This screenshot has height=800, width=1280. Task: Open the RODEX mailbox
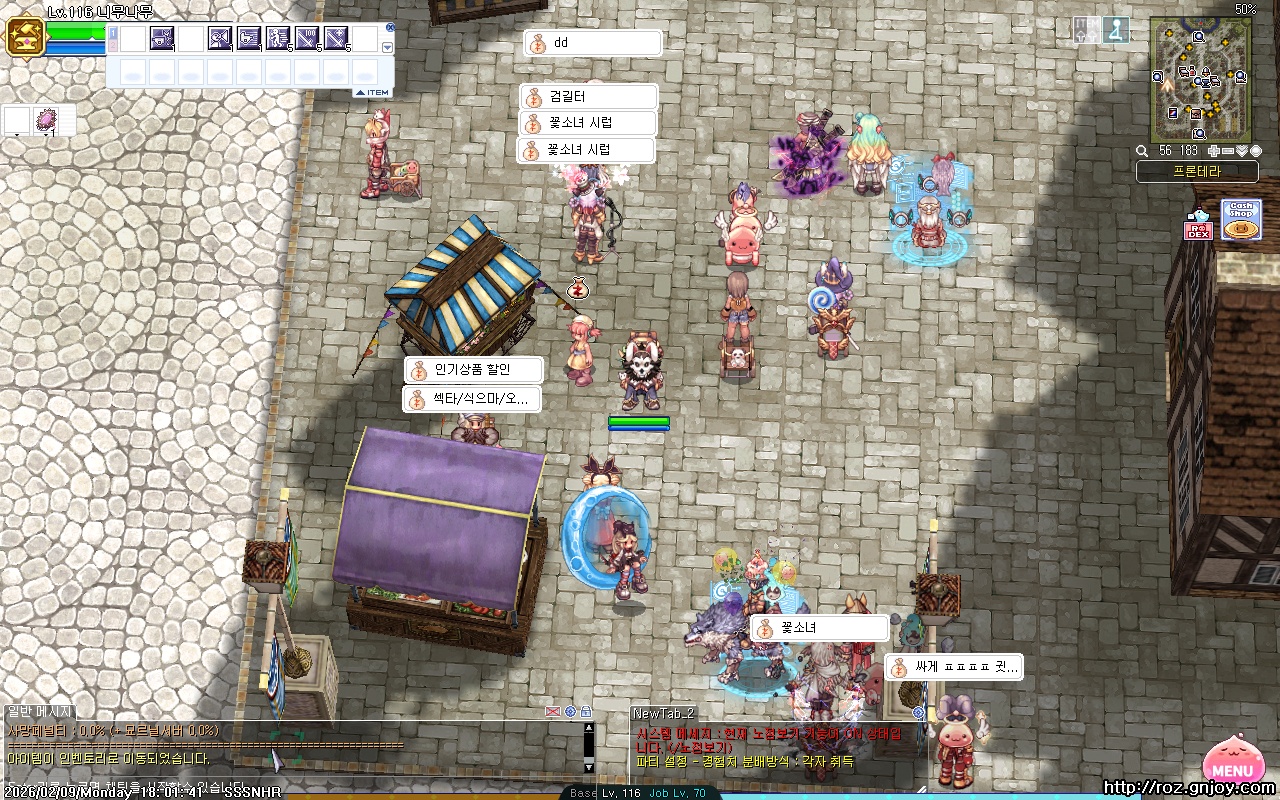tap(1198, 225)
